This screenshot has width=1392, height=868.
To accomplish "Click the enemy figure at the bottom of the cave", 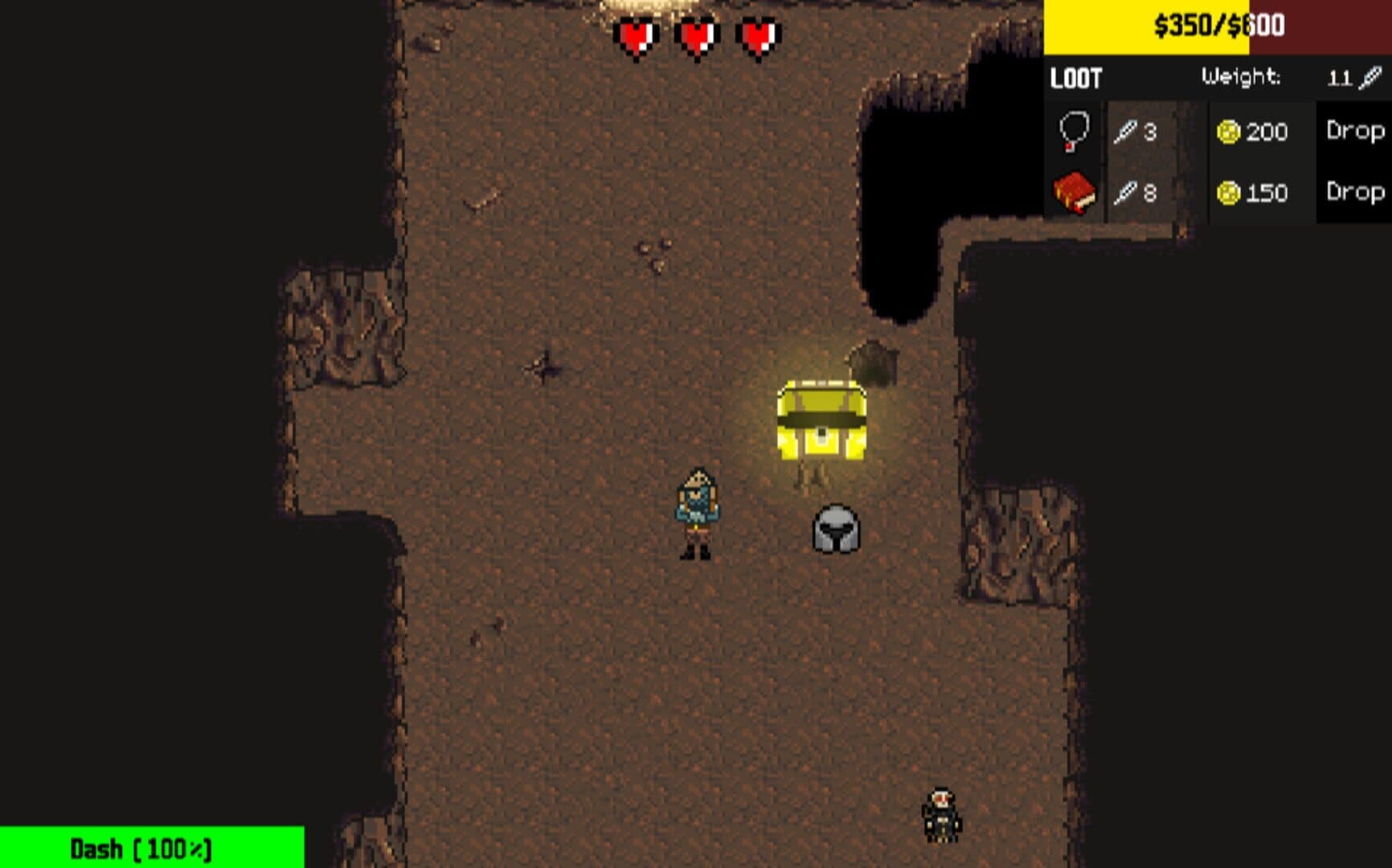I will point(942,816).
